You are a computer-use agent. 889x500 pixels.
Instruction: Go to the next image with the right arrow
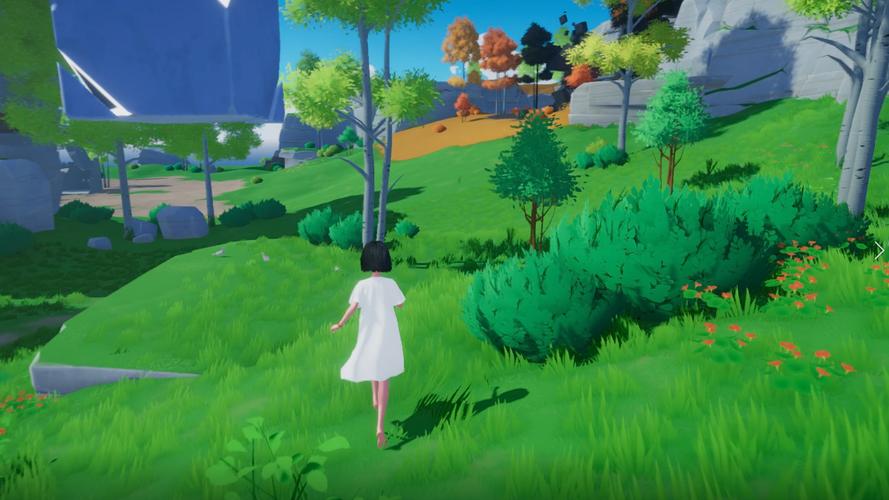878,250
